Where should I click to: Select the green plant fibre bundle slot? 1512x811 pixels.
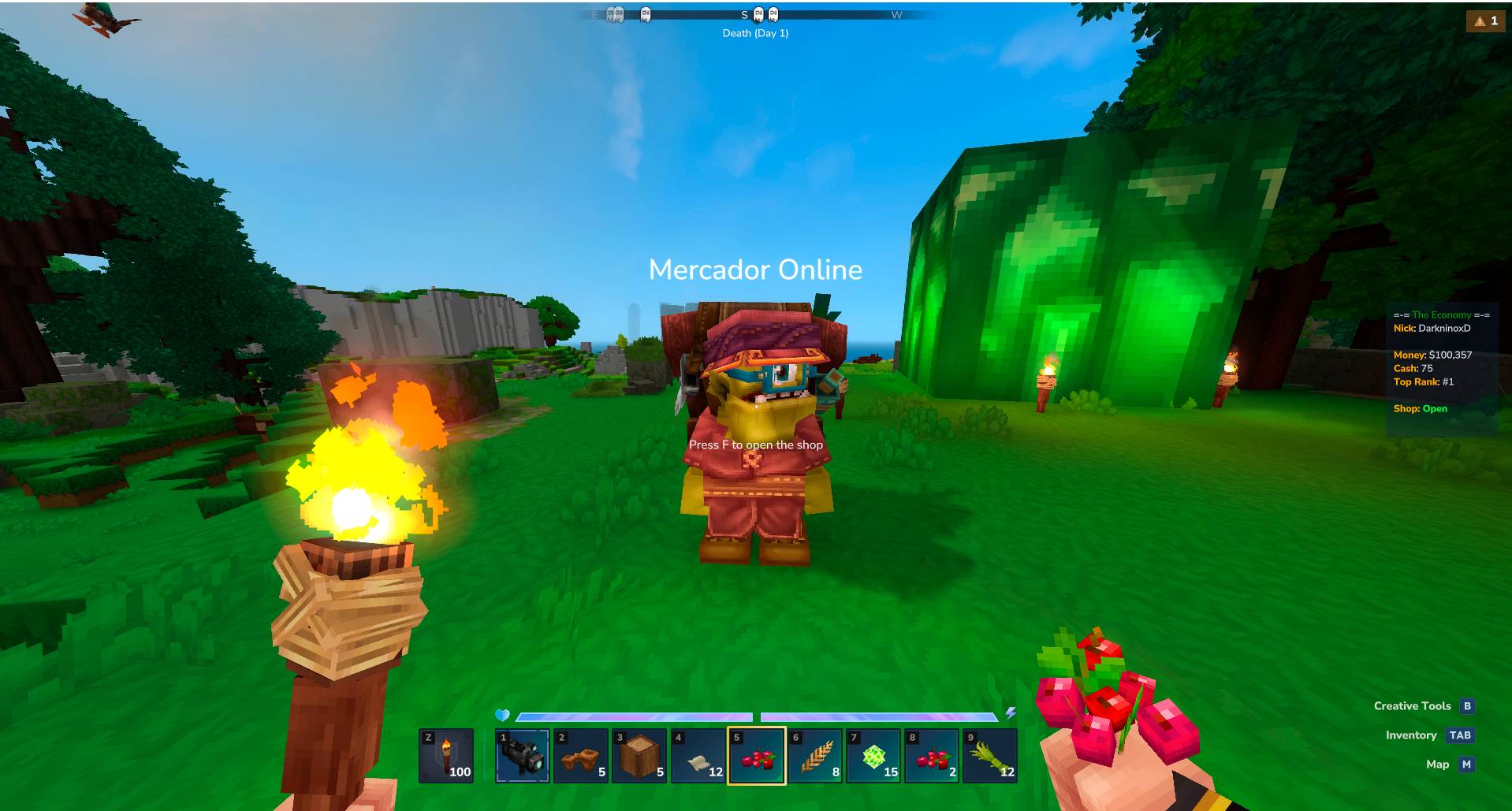coord(990,756)
